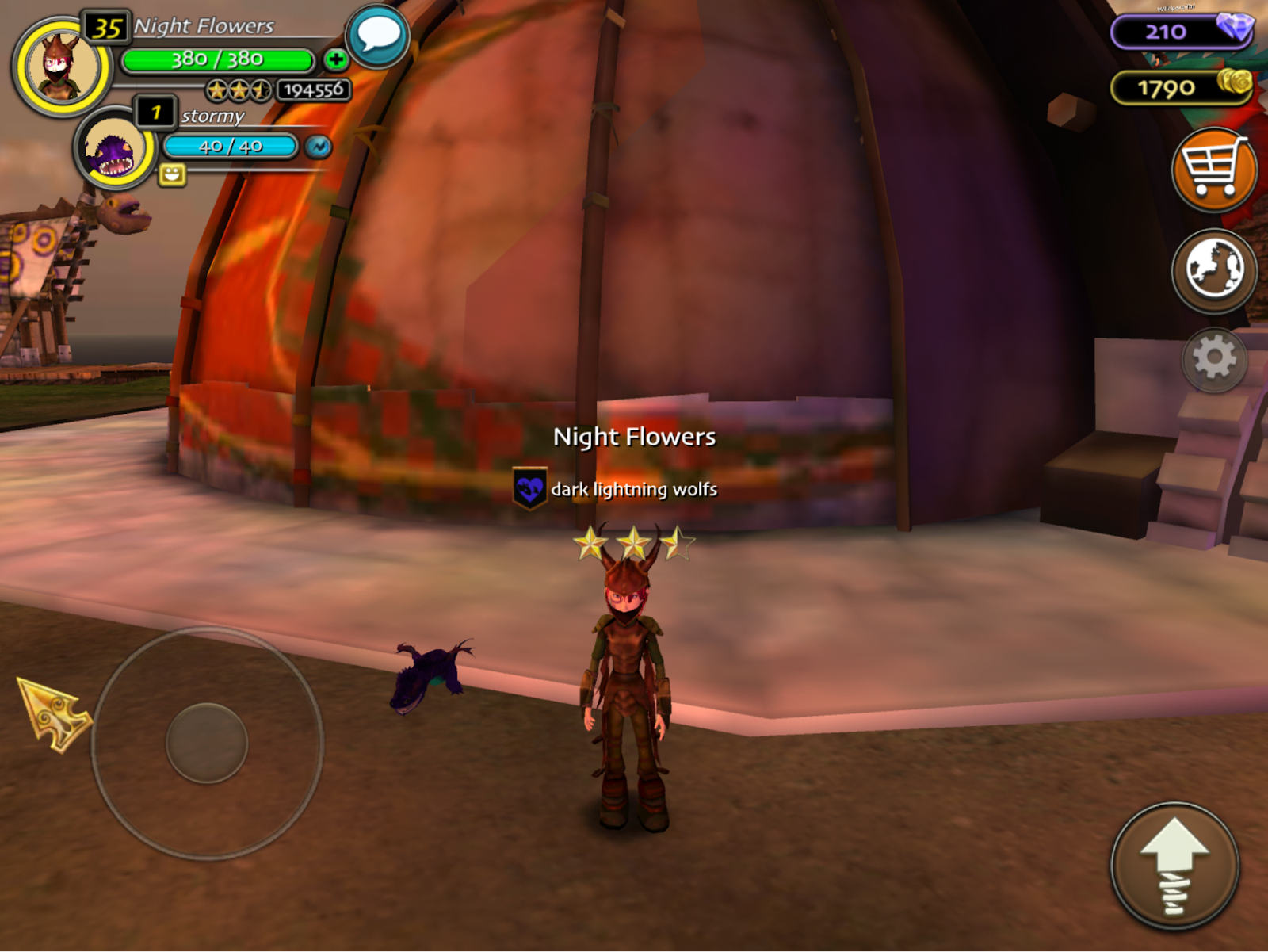Click the golden arrow pointer icon
The width and height of the screenshot is (1268, 952).
[54, 713]
